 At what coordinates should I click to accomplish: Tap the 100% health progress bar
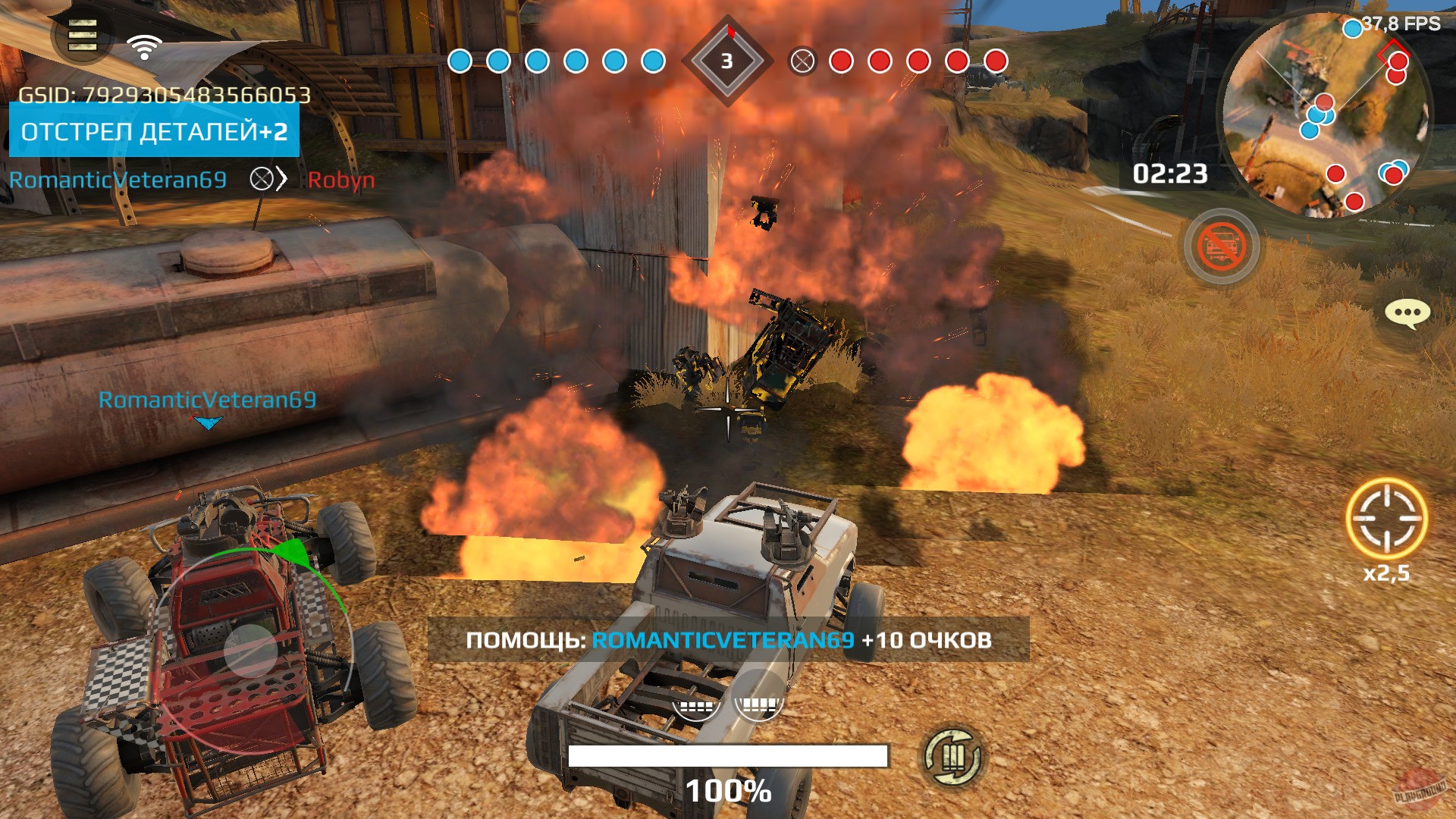(x=728, y=757)
